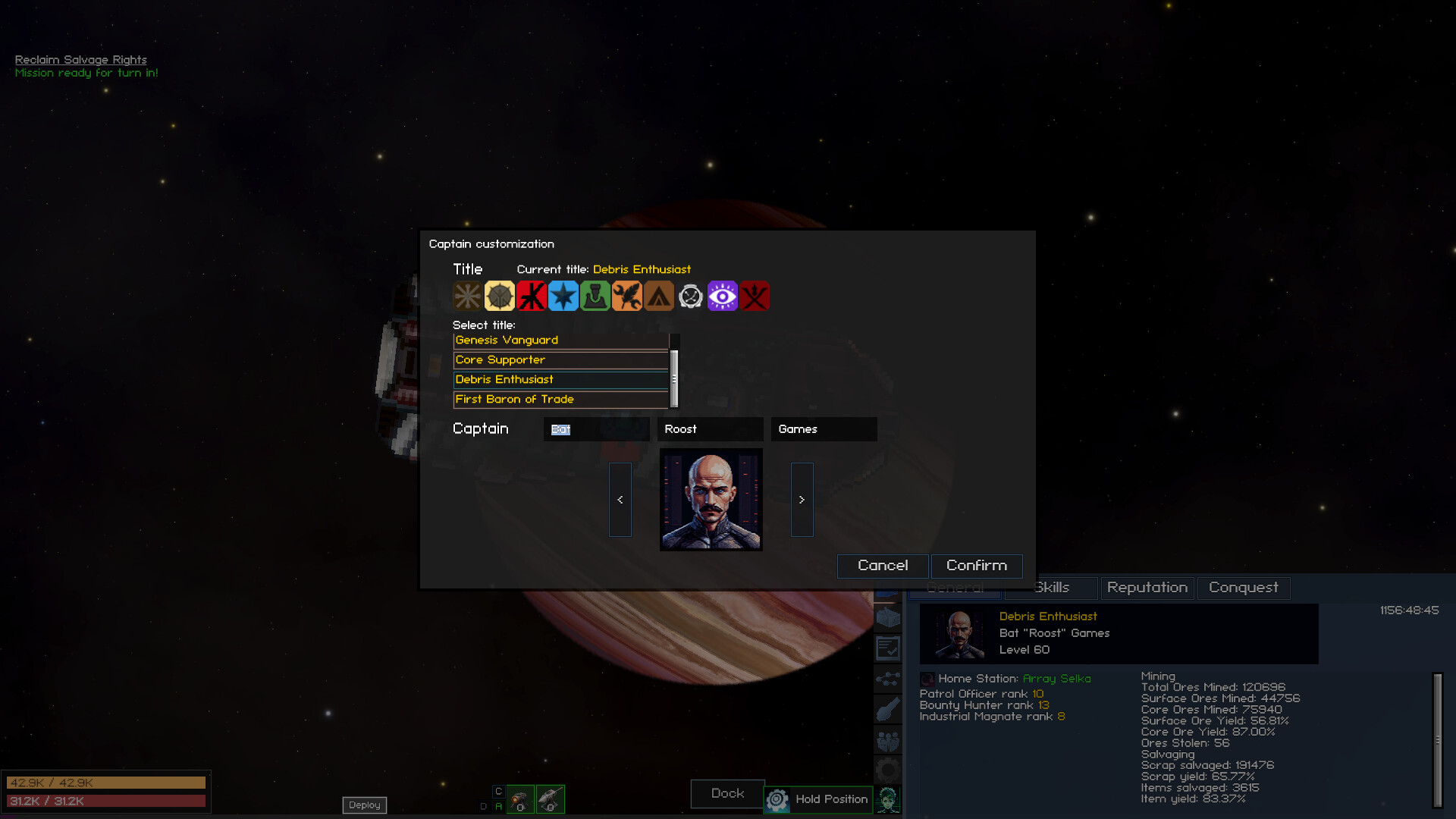Open the Reputation tab
This screenshot has height=819, width=1456.
click(1147, 588)
